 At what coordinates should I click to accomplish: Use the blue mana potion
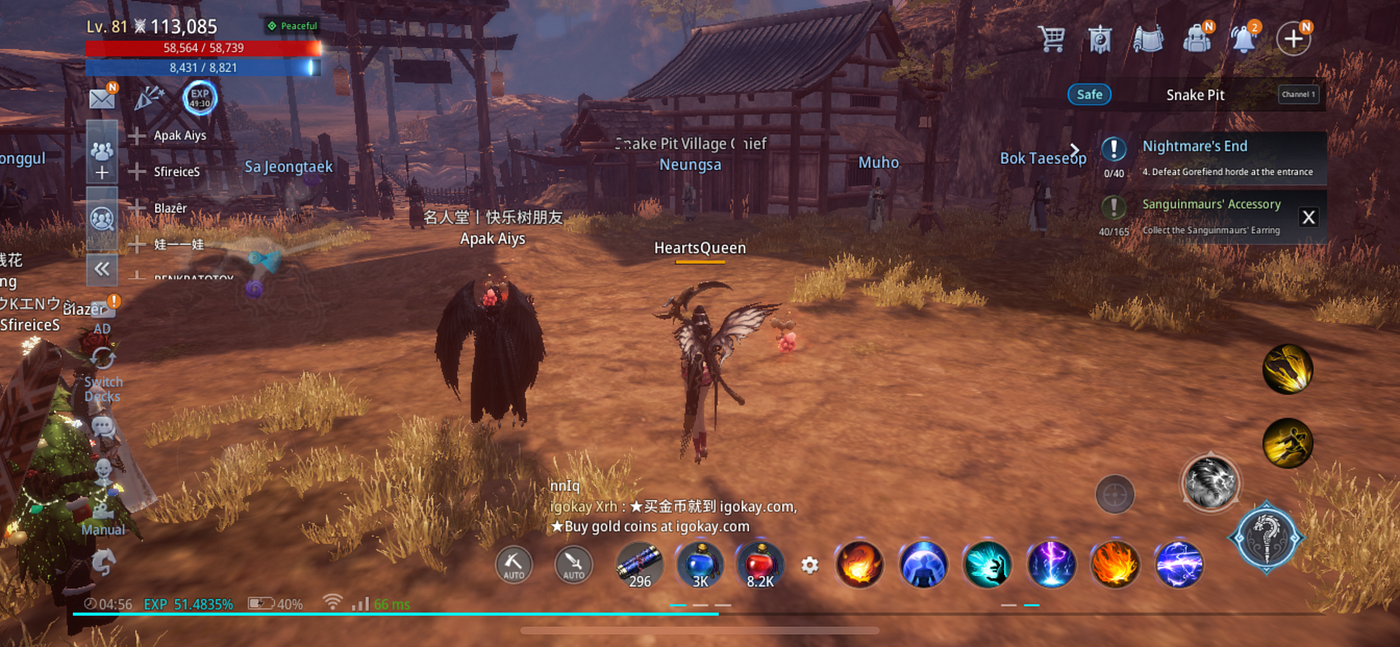(700, 565)
